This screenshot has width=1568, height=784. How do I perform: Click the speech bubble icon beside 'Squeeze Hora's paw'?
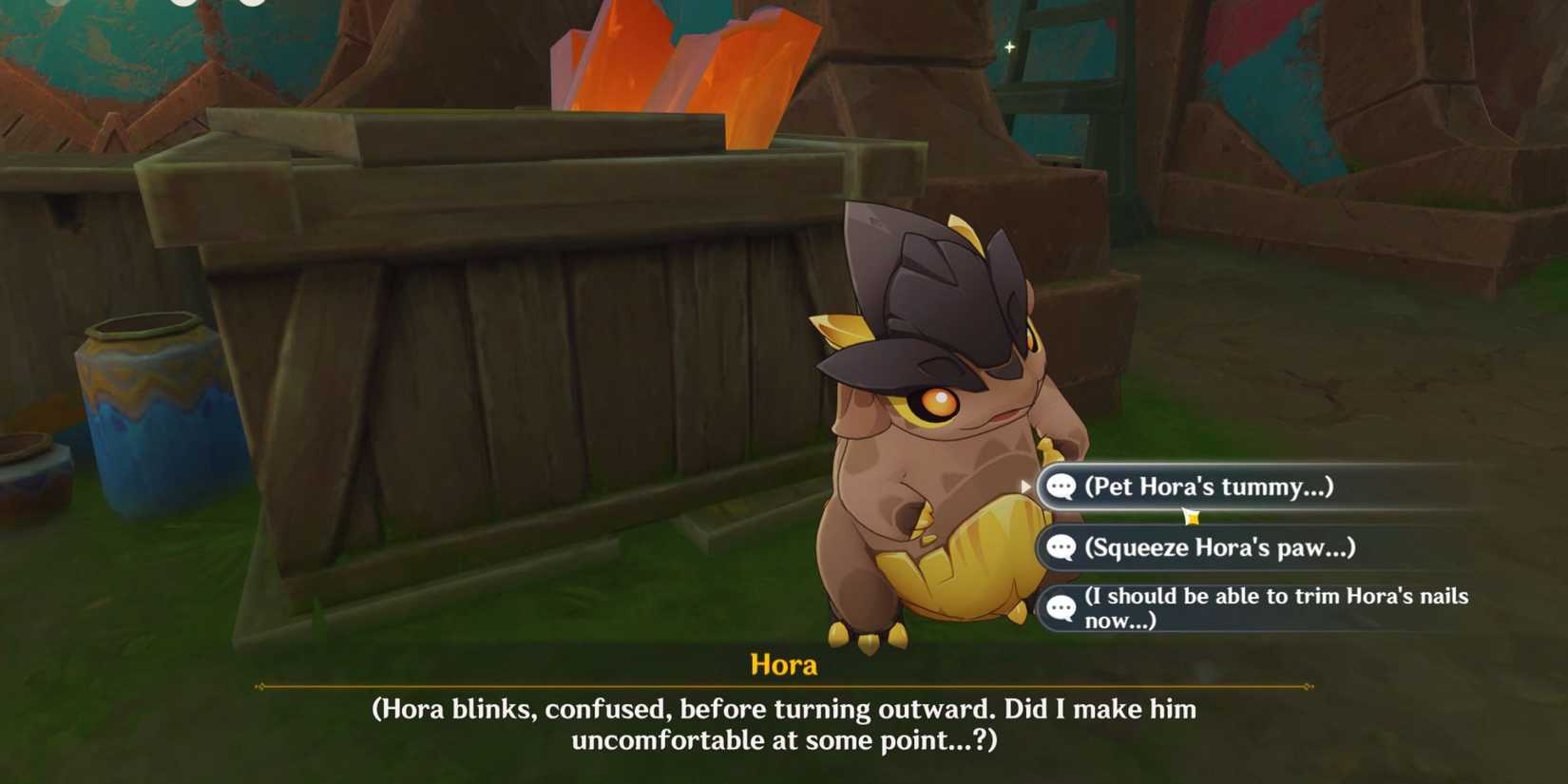tap(1060, 547)
